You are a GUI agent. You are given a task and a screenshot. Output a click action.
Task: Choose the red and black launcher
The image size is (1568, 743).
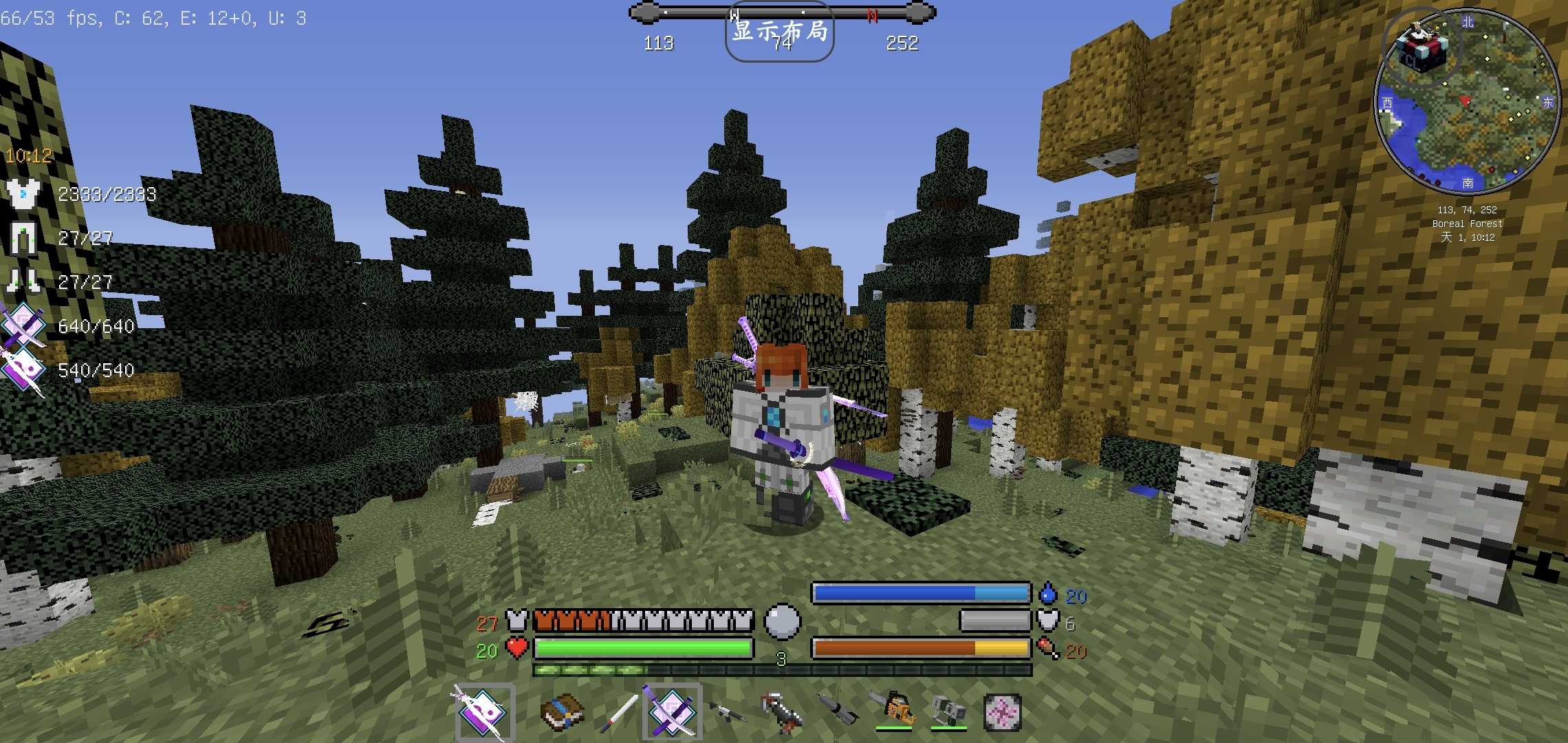(782, 712)
